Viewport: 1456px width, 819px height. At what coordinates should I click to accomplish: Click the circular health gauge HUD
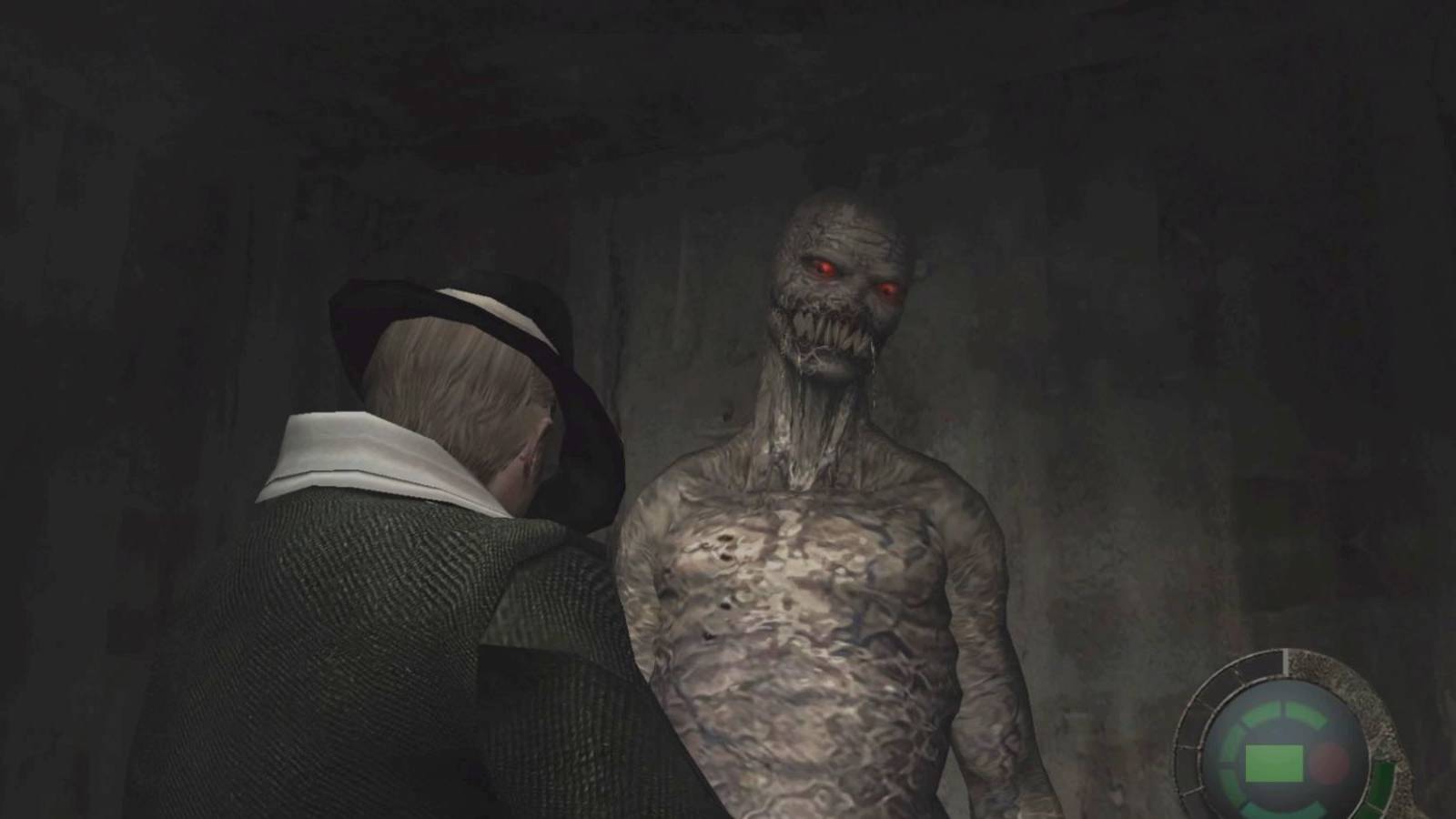point(1288,755)
